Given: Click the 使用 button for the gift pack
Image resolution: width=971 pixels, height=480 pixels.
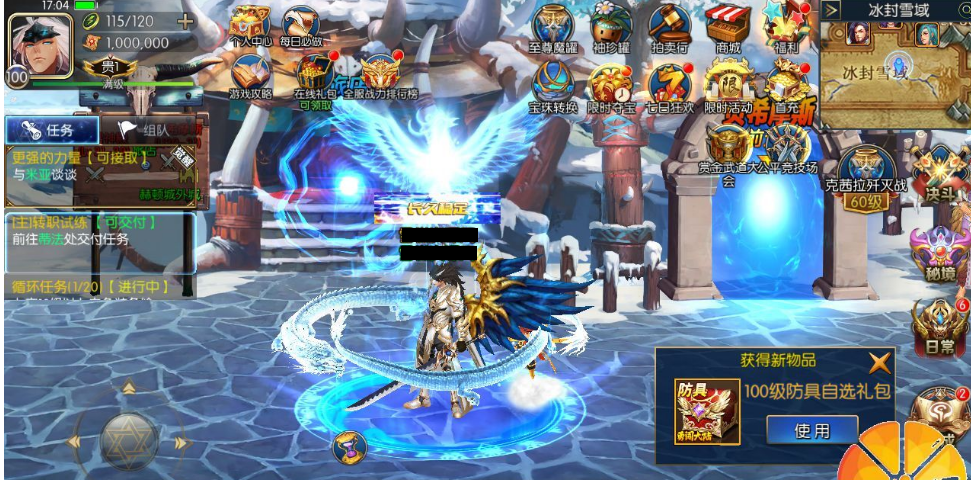Looking at the screenshot, I should 812,430.
